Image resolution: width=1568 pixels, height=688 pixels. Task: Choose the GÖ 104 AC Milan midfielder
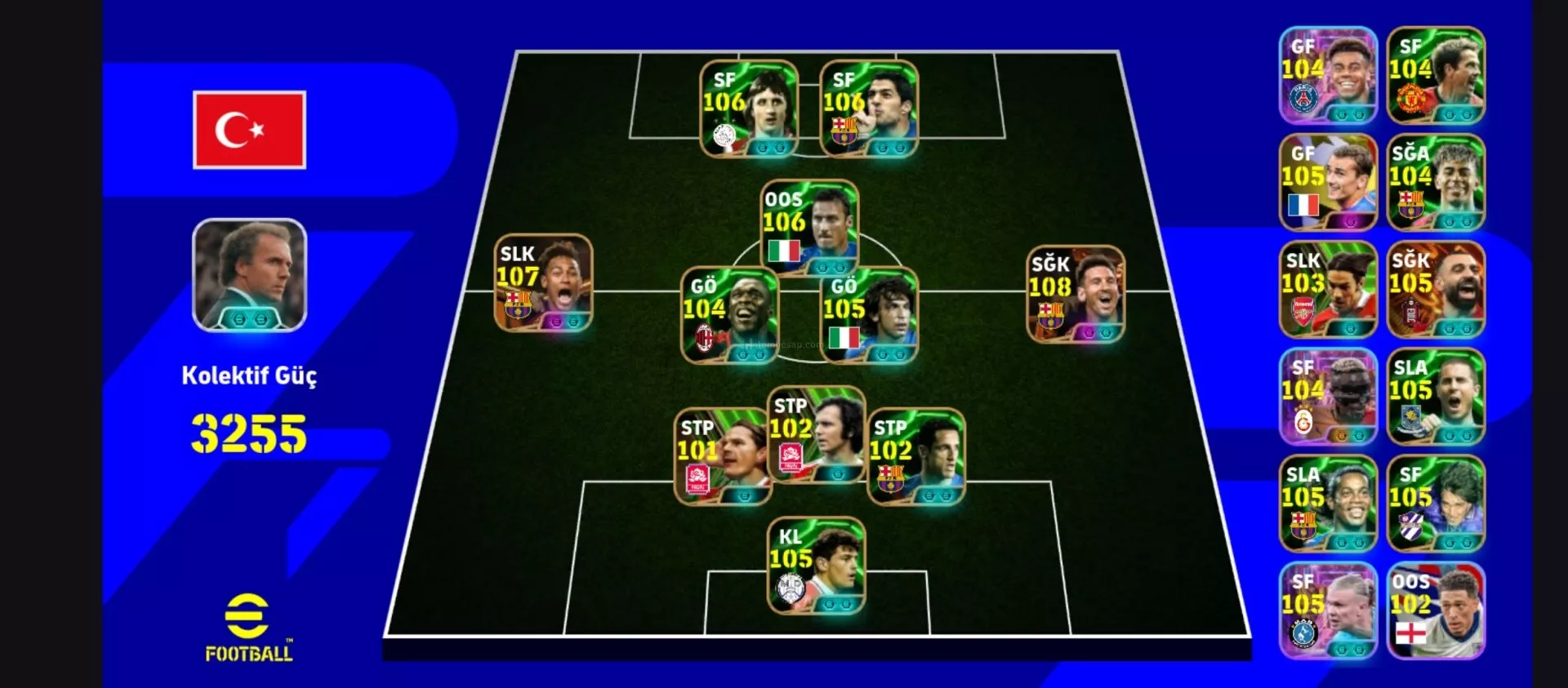729,315
